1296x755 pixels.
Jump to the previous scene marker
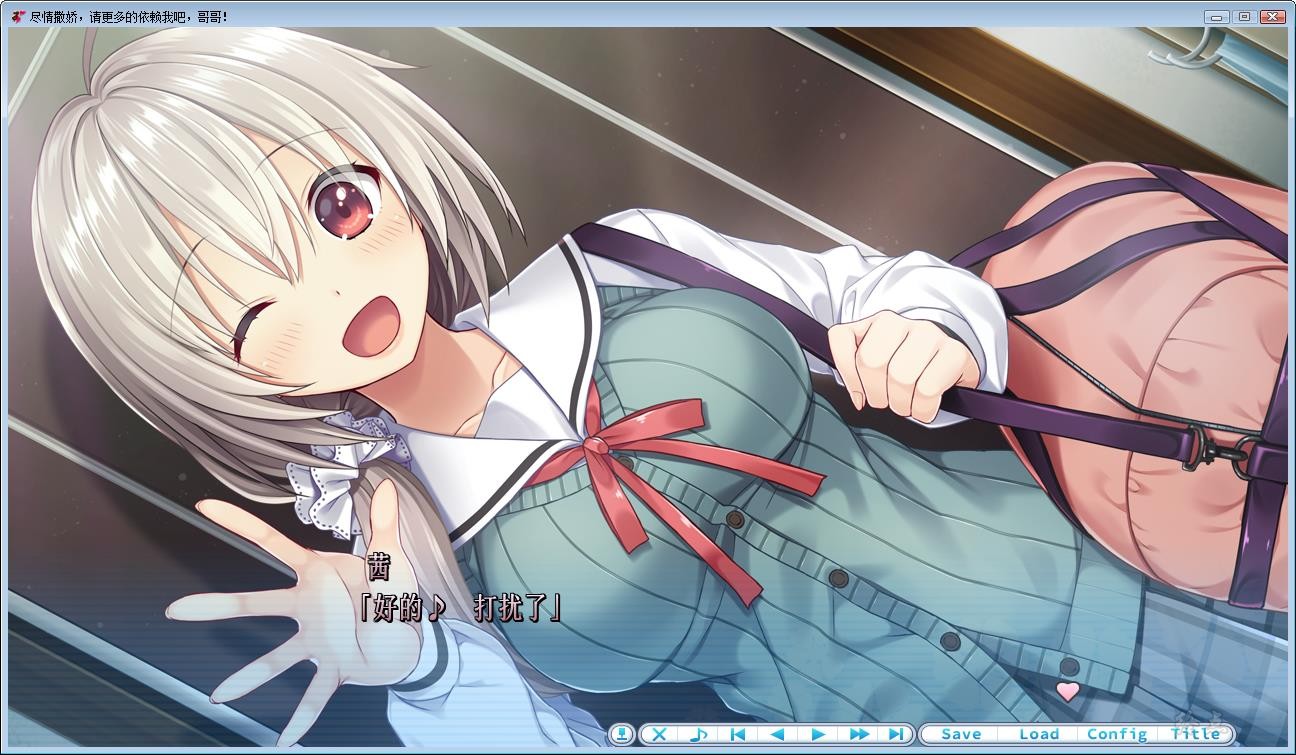pos(740,734)
